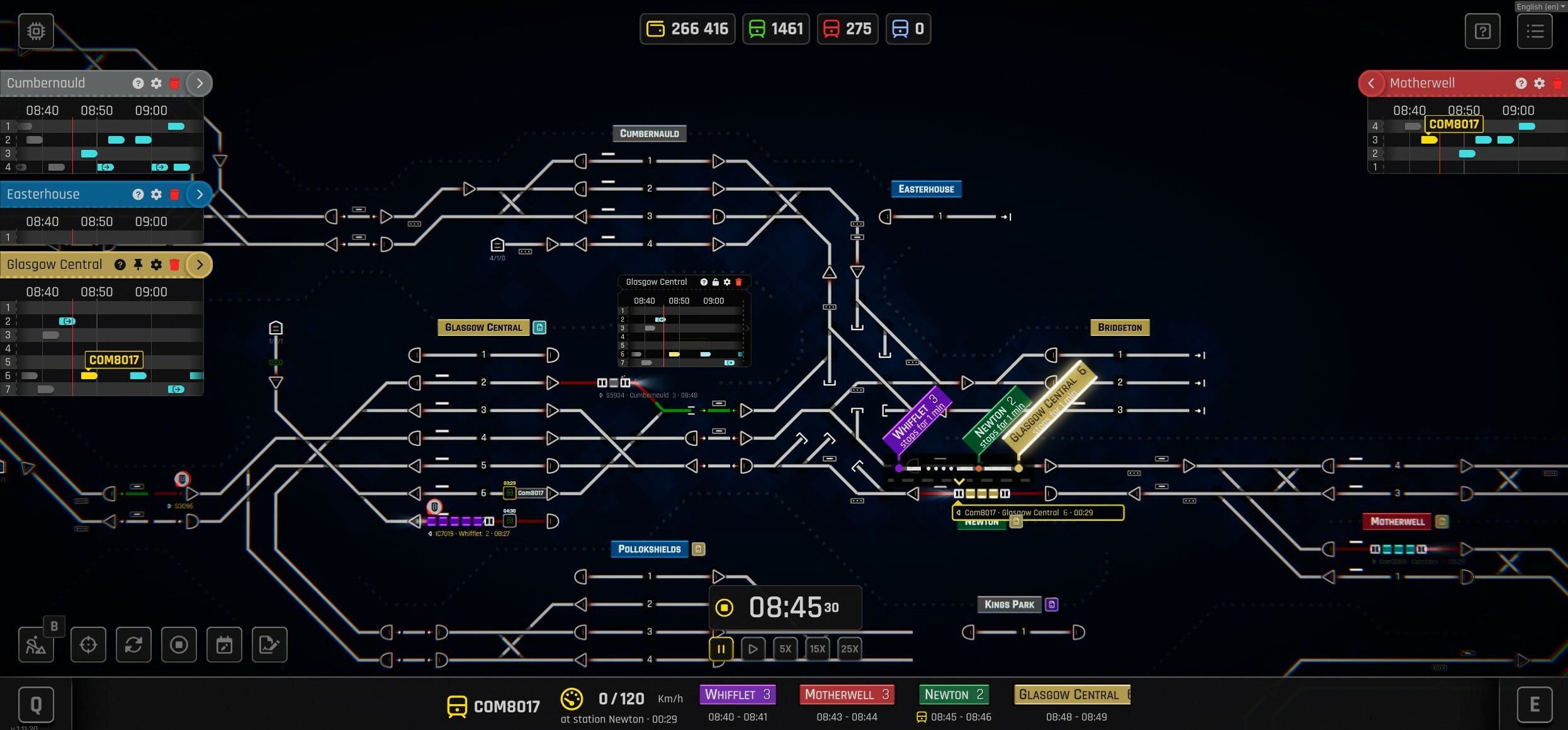
Task: Click the stop-all-trains tool
Action: 179,644
